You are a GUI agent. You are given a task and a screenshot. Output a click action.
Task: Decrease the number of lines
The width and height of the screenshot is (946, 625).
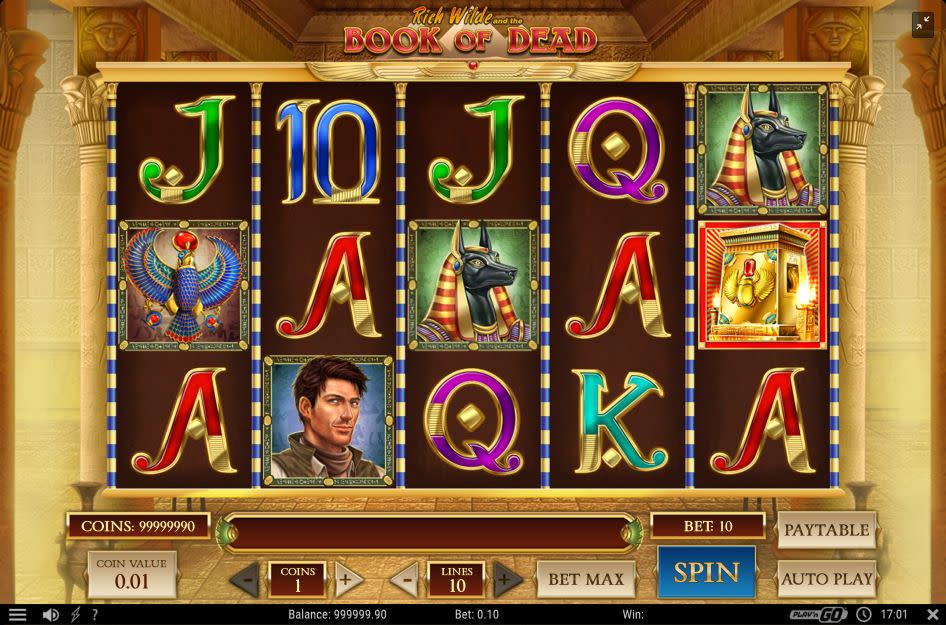(x=405, y=579)
